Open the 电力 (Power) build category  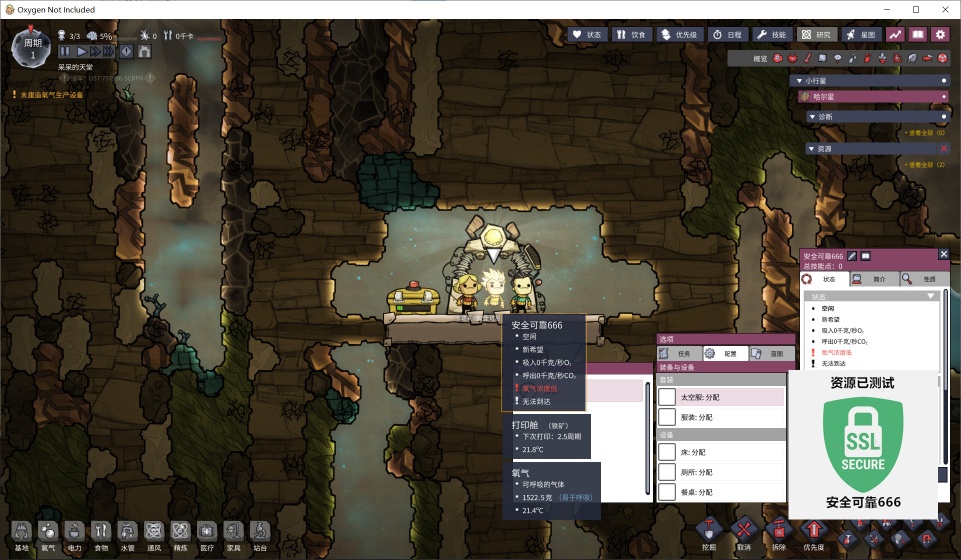coord(74,533)
